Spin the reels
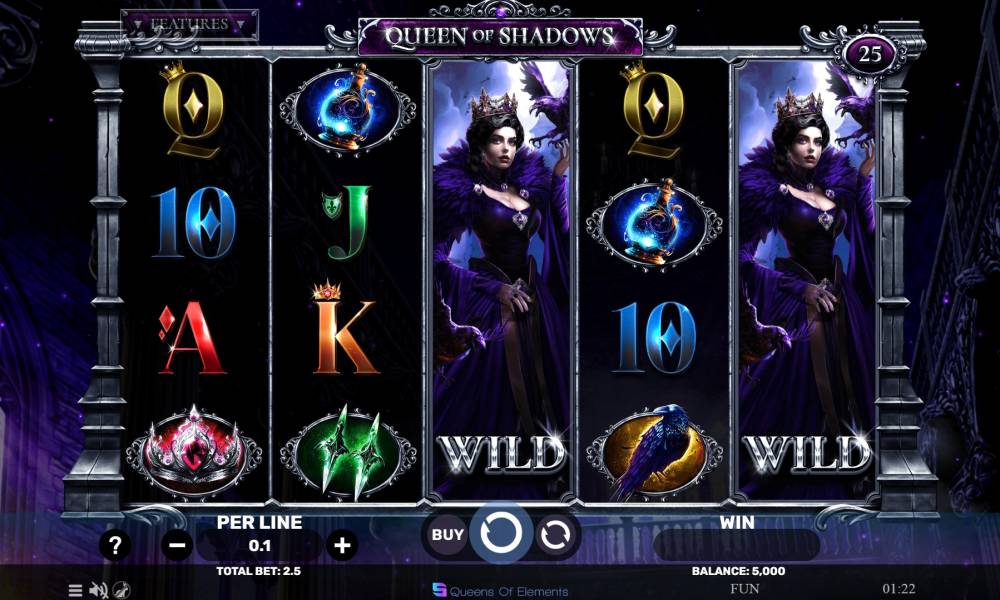1000x600 pixels. tap(499, 534)
